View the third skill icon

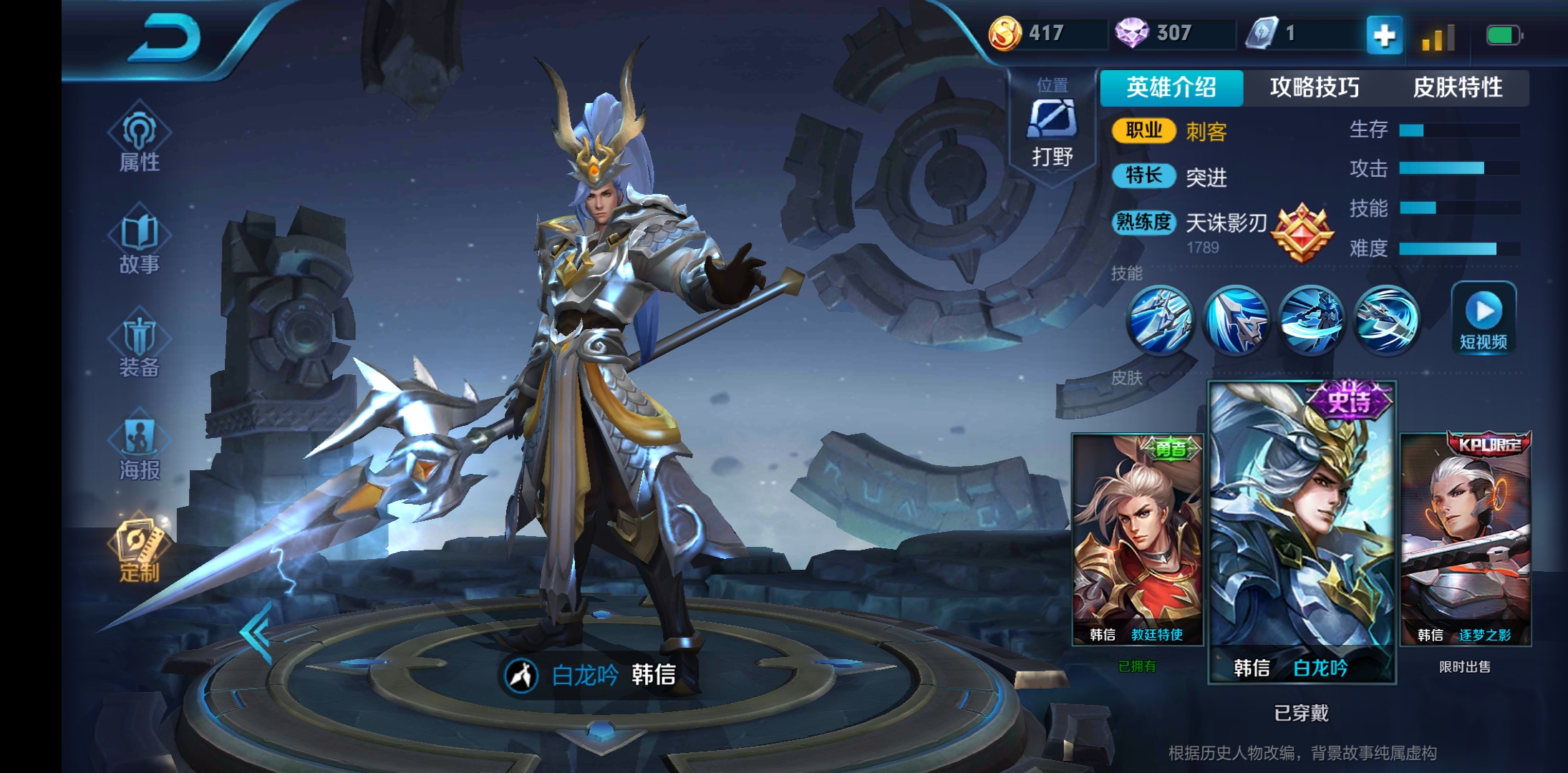click(1311, 319)
